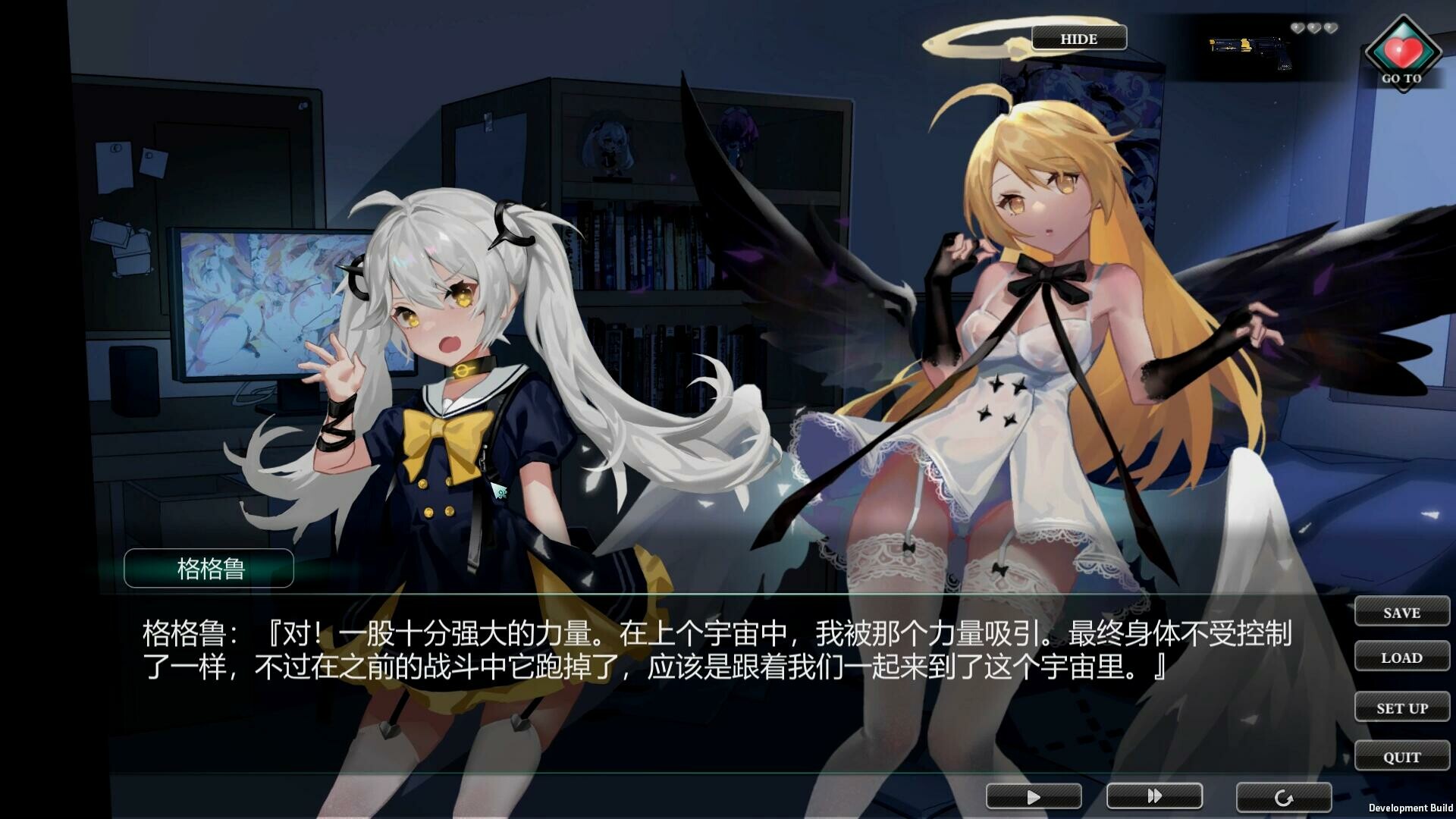Select QUIT to exit the game
Screen dimensions: 1456x819
[1401, 755]
